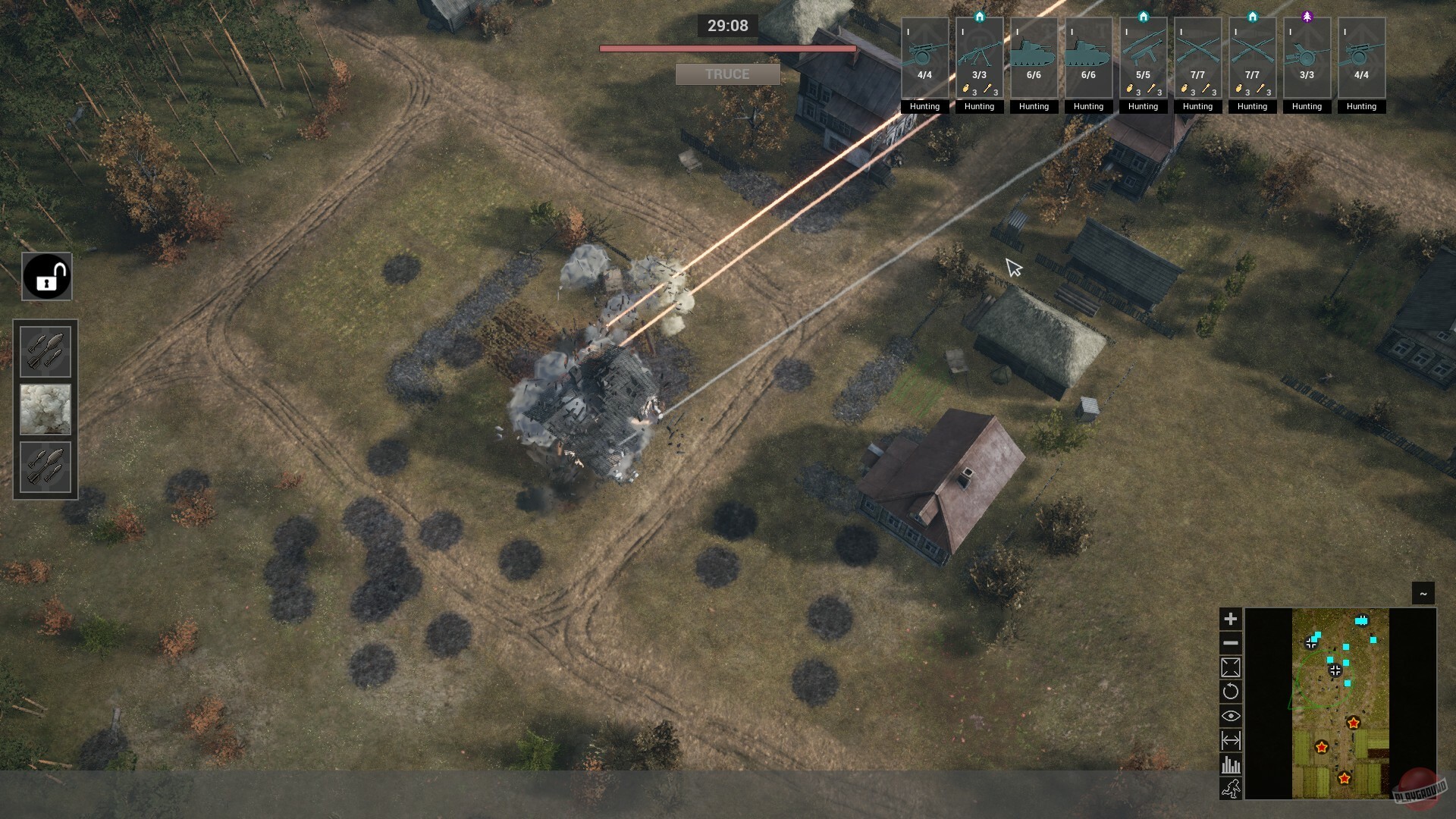Activate the smoke screen ability
The image size is (1456, 819).
pos(45,409)
